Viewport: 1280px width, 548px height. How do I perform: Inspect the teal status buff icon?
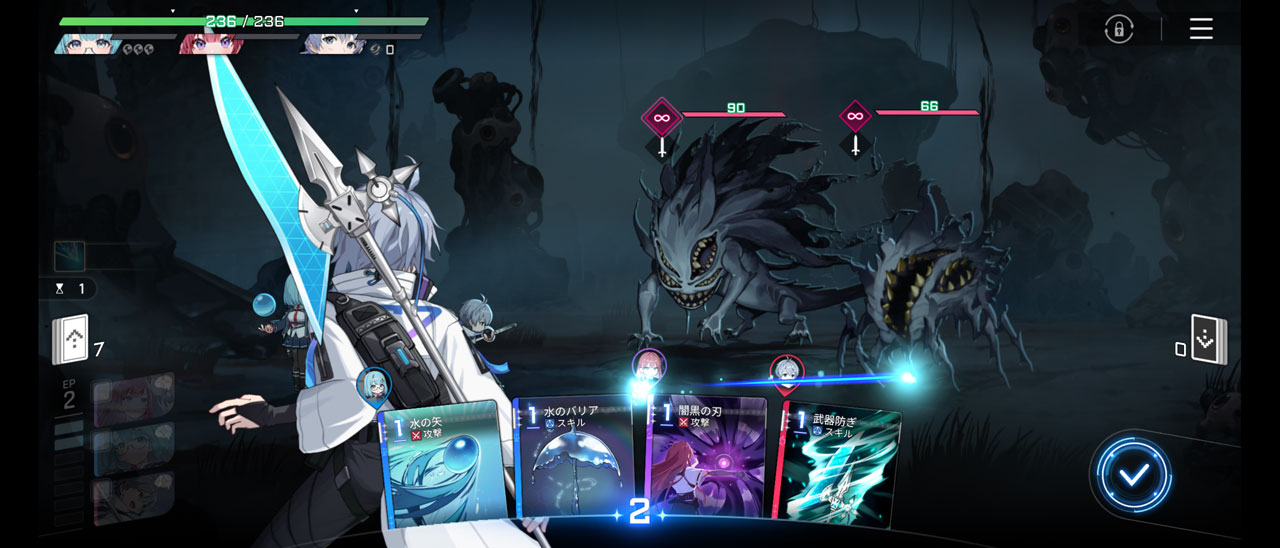[69, 256]
